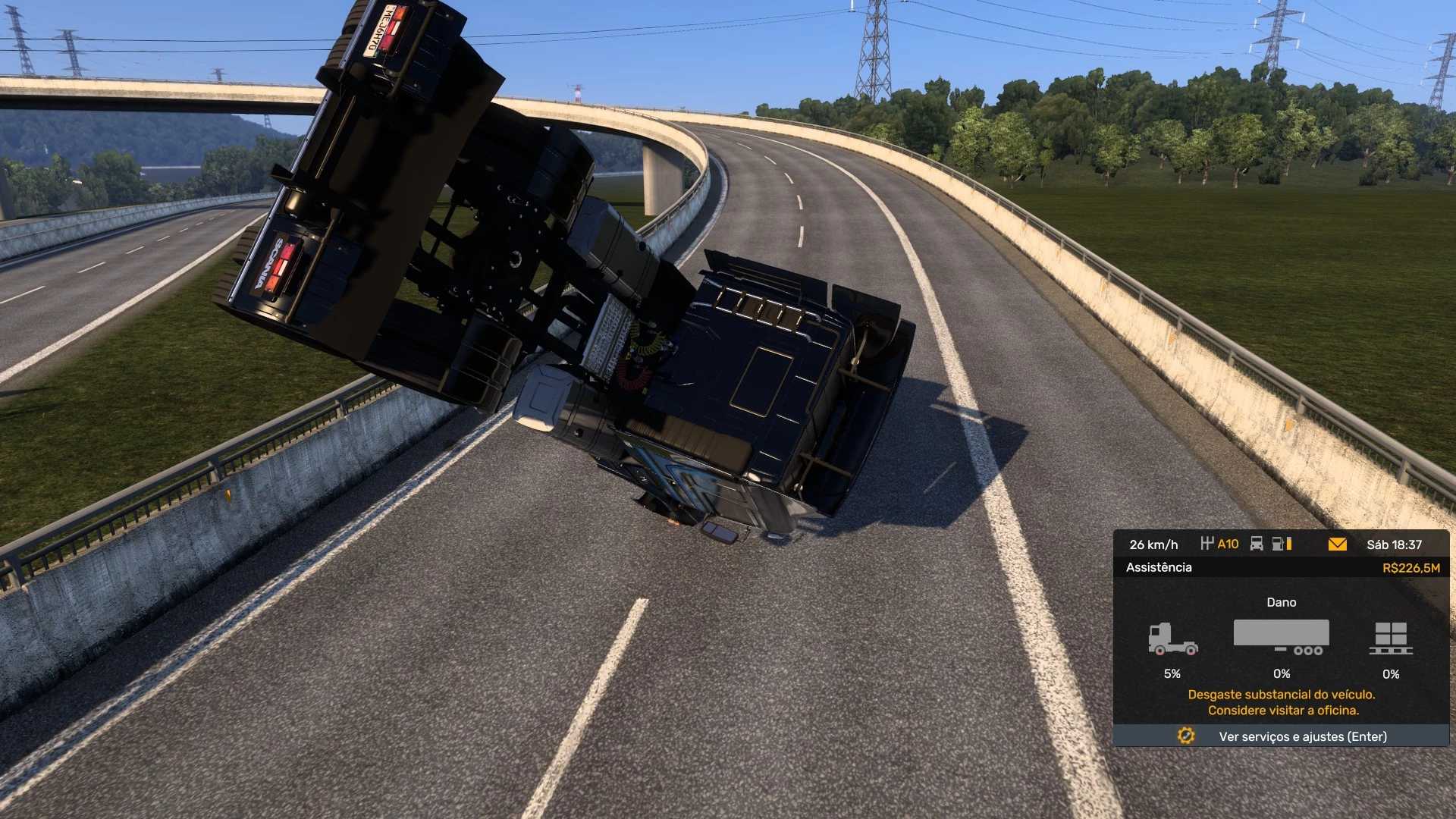
Task: Click the gearbox A10 indicator
Action: (x=1220, y=544)
